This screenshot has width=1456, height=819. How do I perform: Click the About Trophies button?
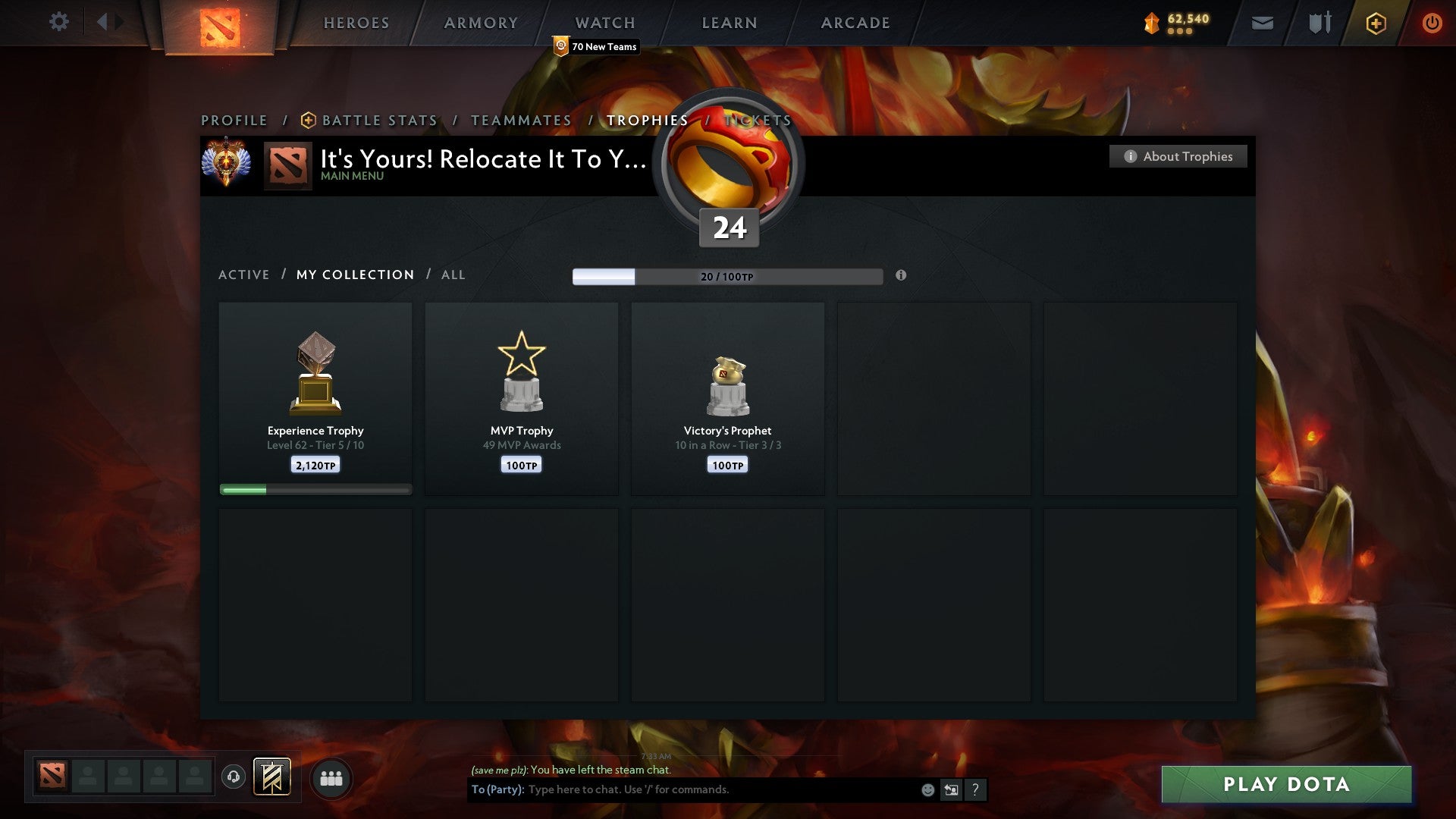click(1178, 156)
